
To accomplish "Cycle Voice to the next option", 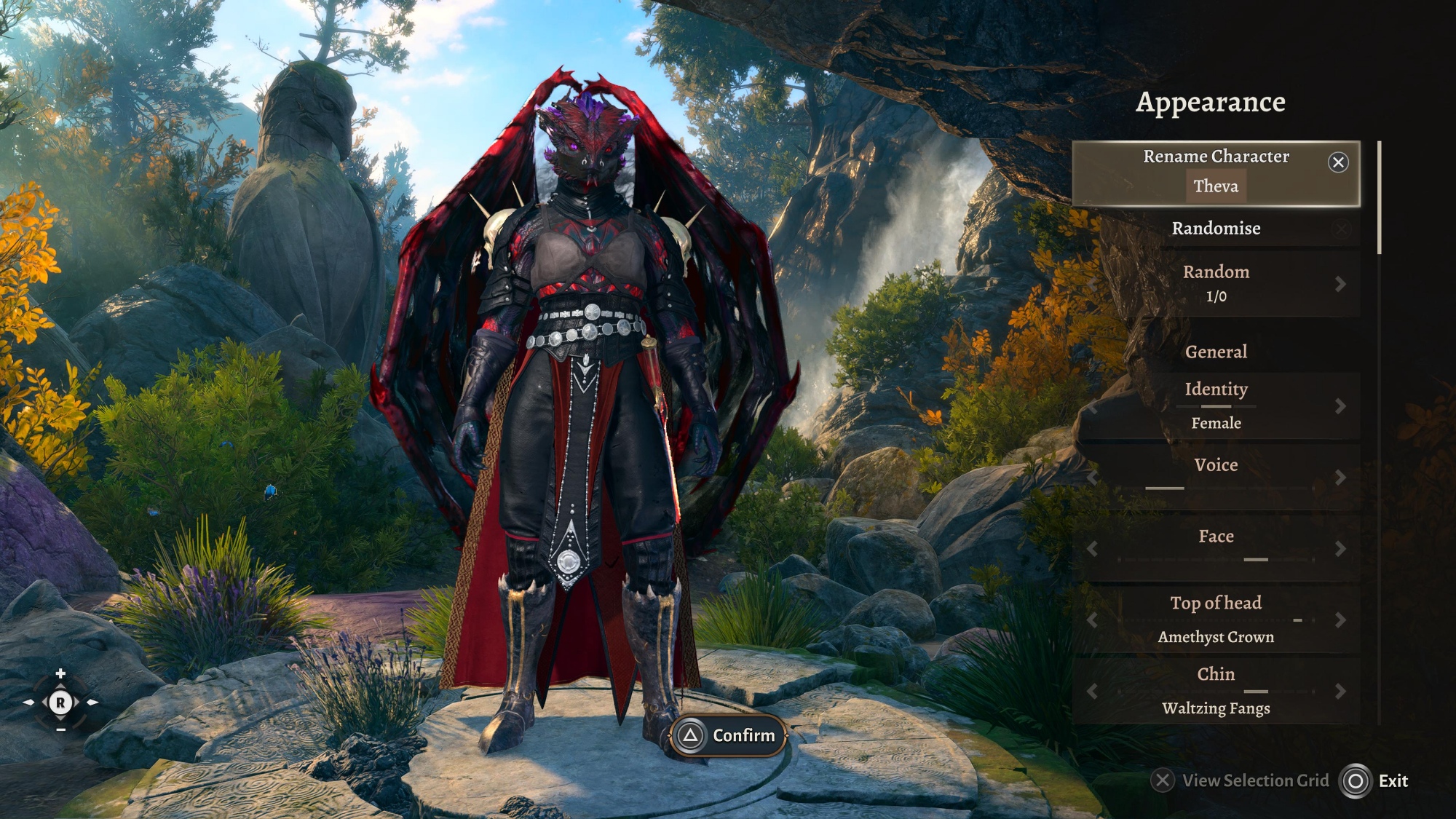I will [1340, 478].
